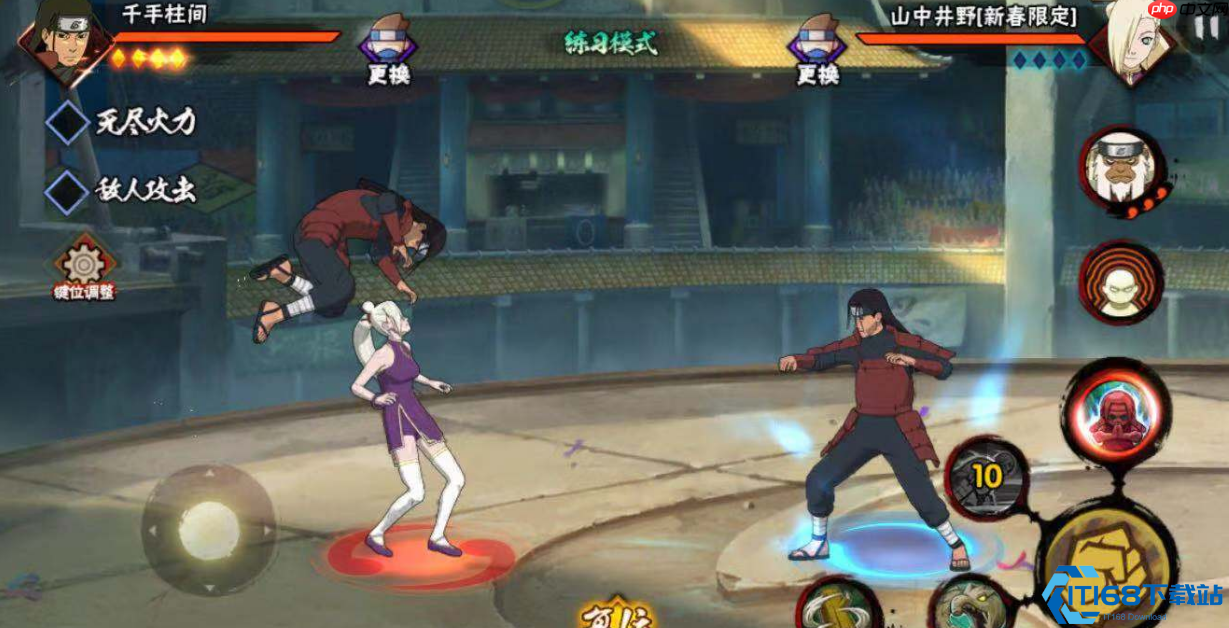1229x628 pixels.
Task: Tap the virtual joystick center knob
Action: tap(209, 530)
